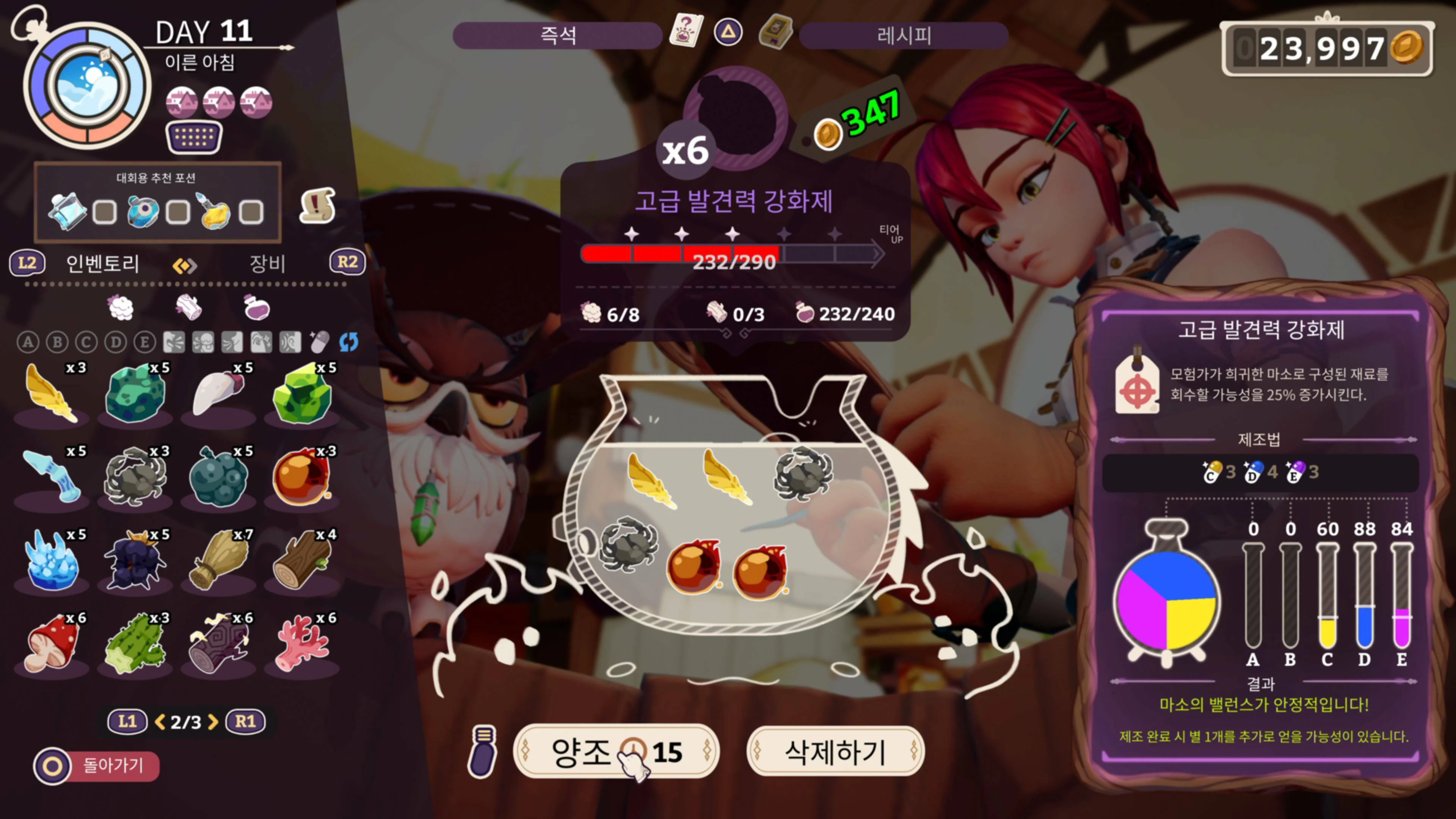Select the blue ice crystal ingredient
Screen dimensions: 1456x819
52,560
